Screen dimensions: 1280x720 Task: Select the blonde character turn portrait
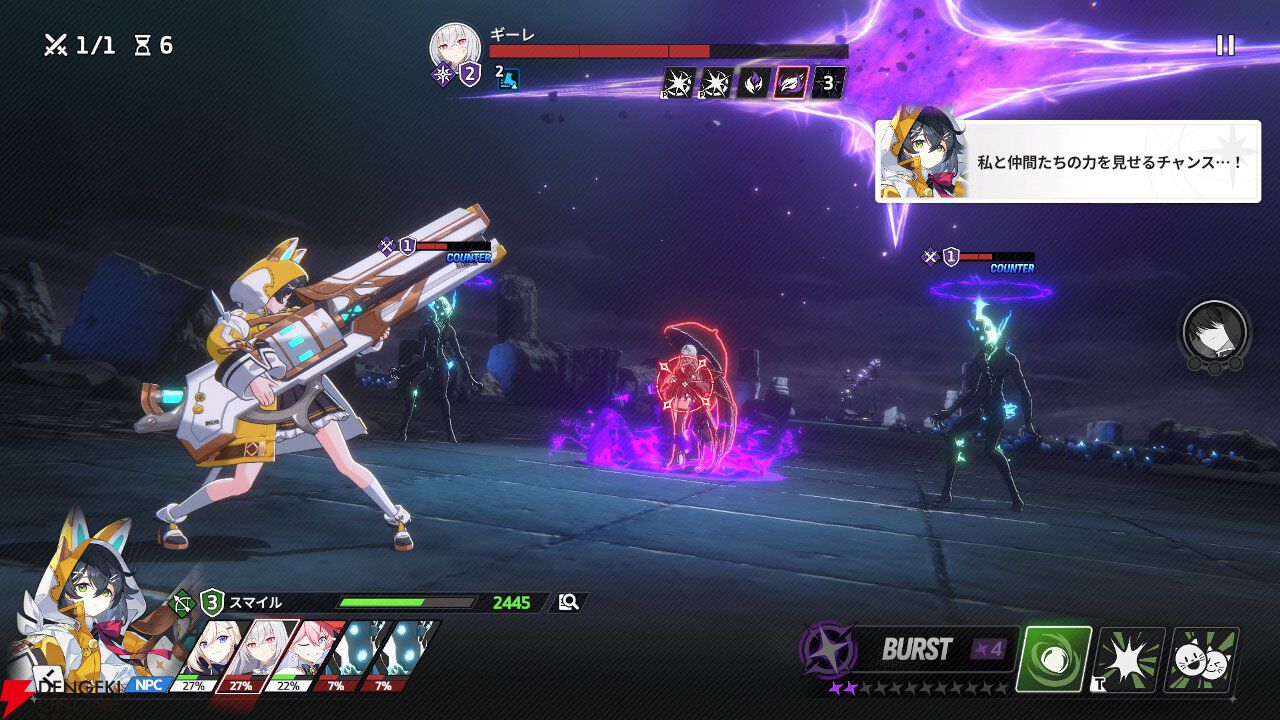click(x=206, y=650)
